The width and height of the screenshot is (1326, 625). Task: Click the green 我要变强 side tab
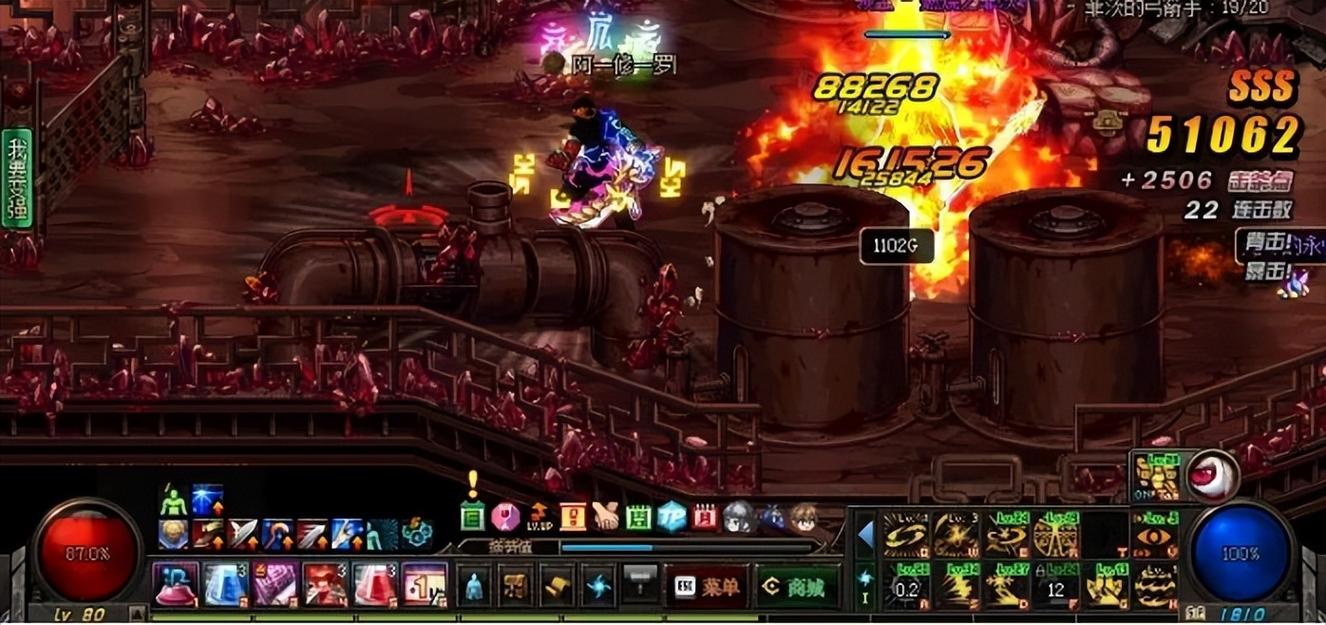[x=17, y=178]
